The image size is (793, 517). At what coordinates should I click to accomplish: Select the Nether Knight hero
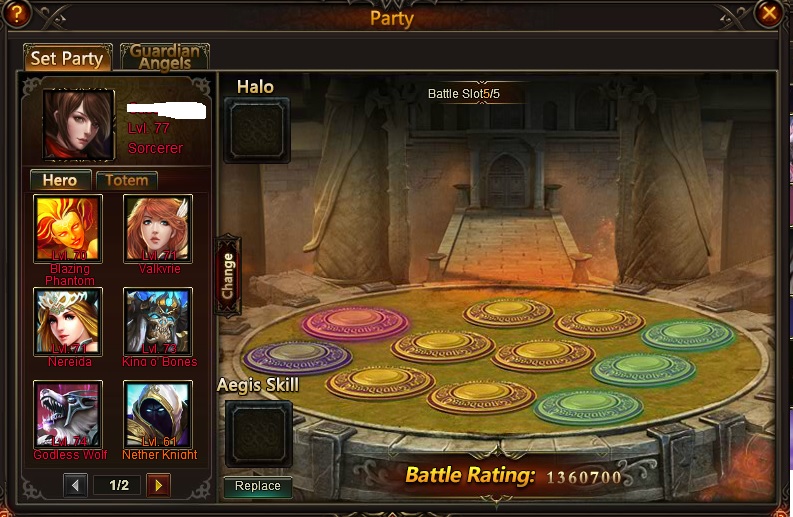(158, 414)
